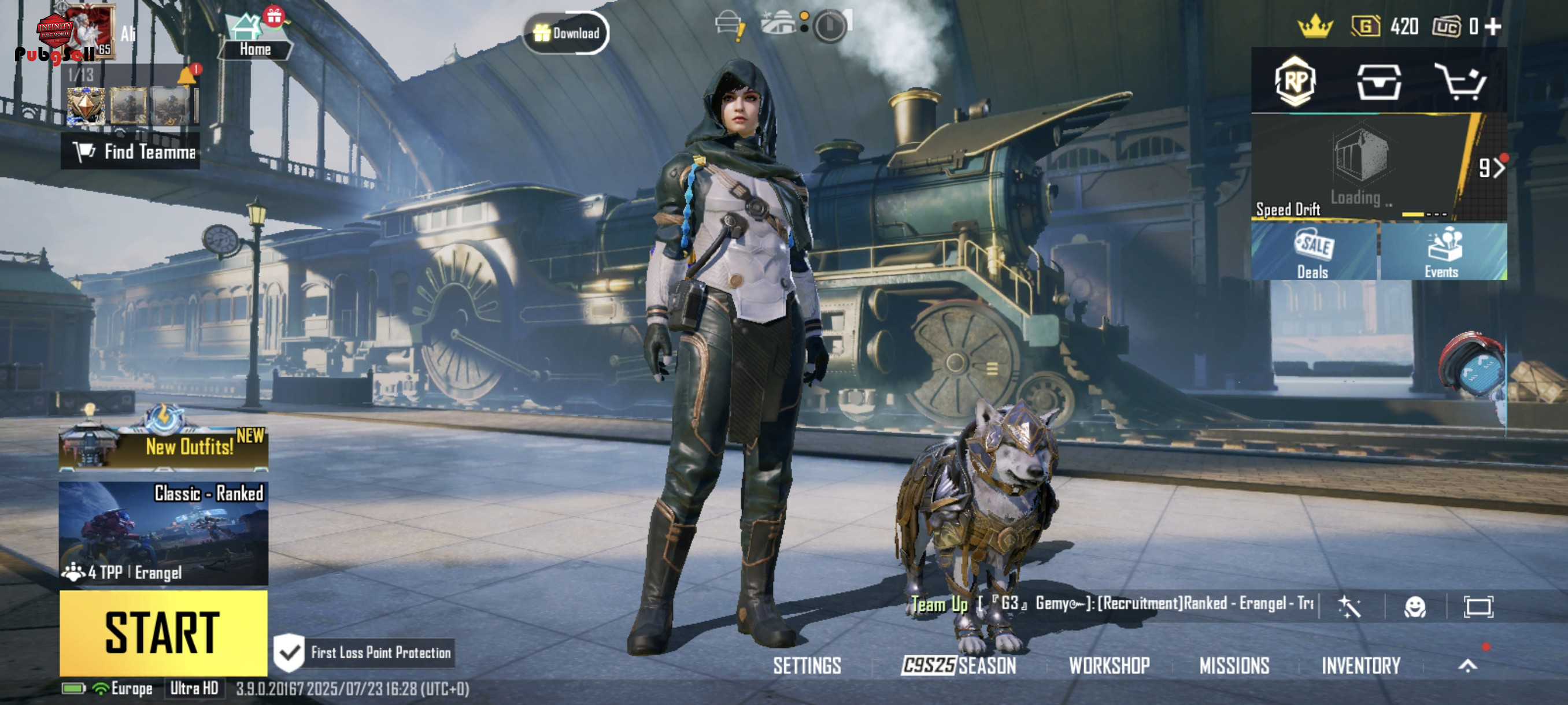Enter the WORKSHOP

[x=1109, y=666]
